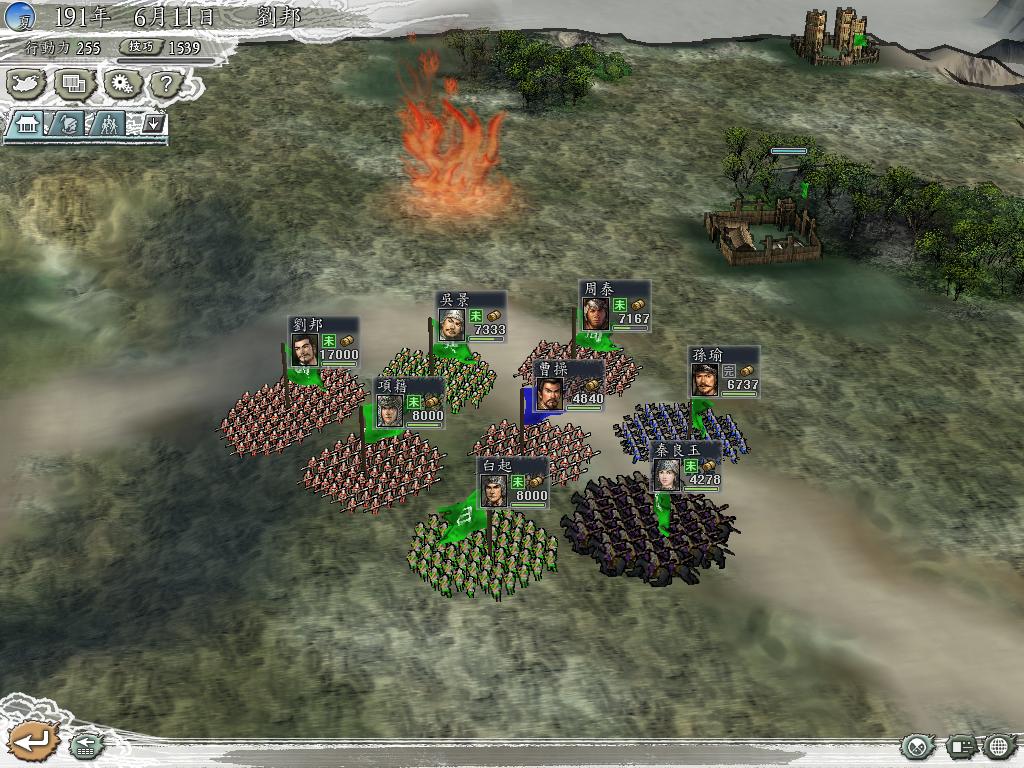1024x768 pixels.
Task: Switch to the city building tab
Action: point(27,124)
